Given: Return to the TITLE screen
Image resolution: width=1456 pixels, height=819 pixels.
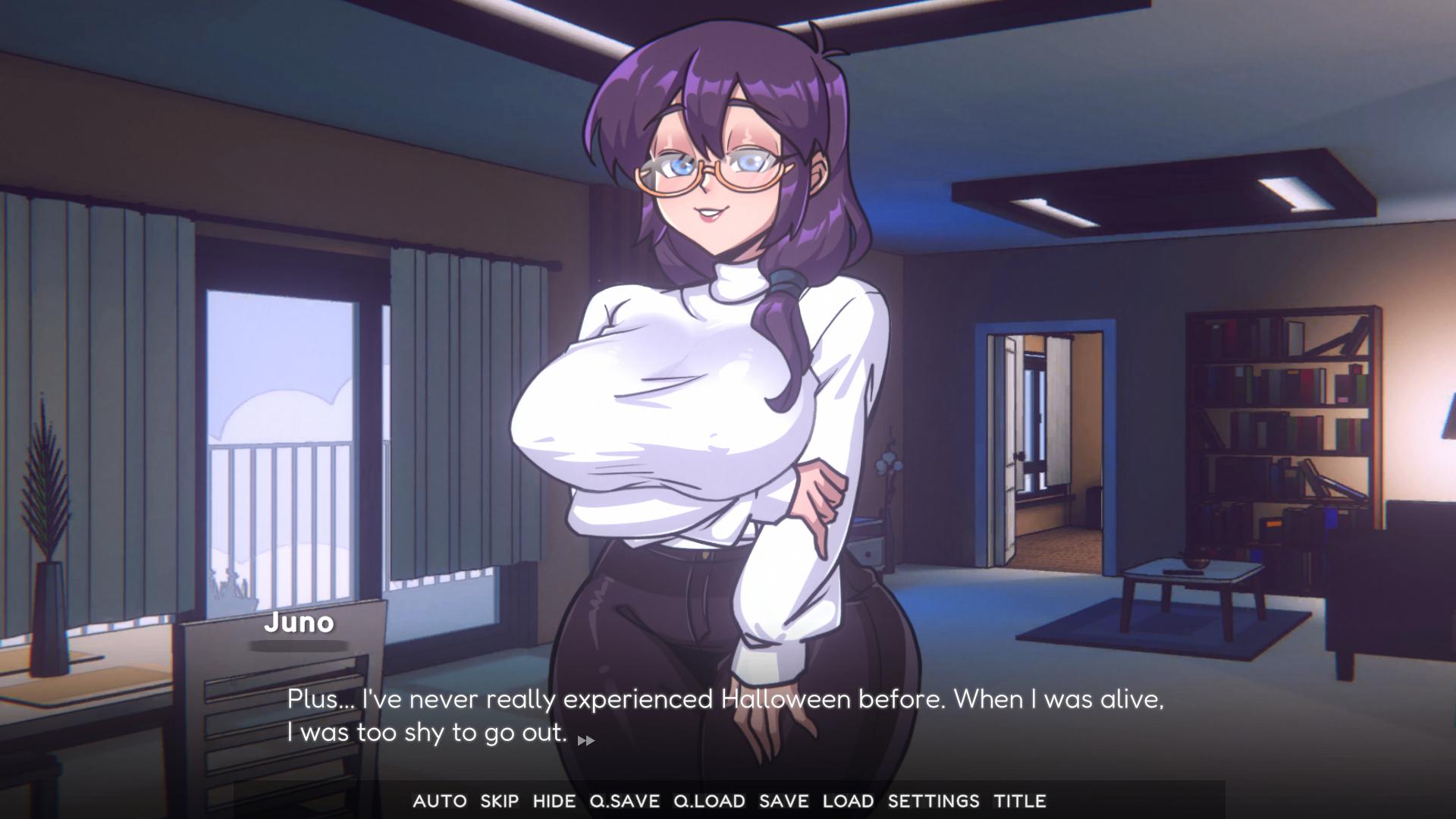Looking at the screenshot, I should [x=1020, y=801].
